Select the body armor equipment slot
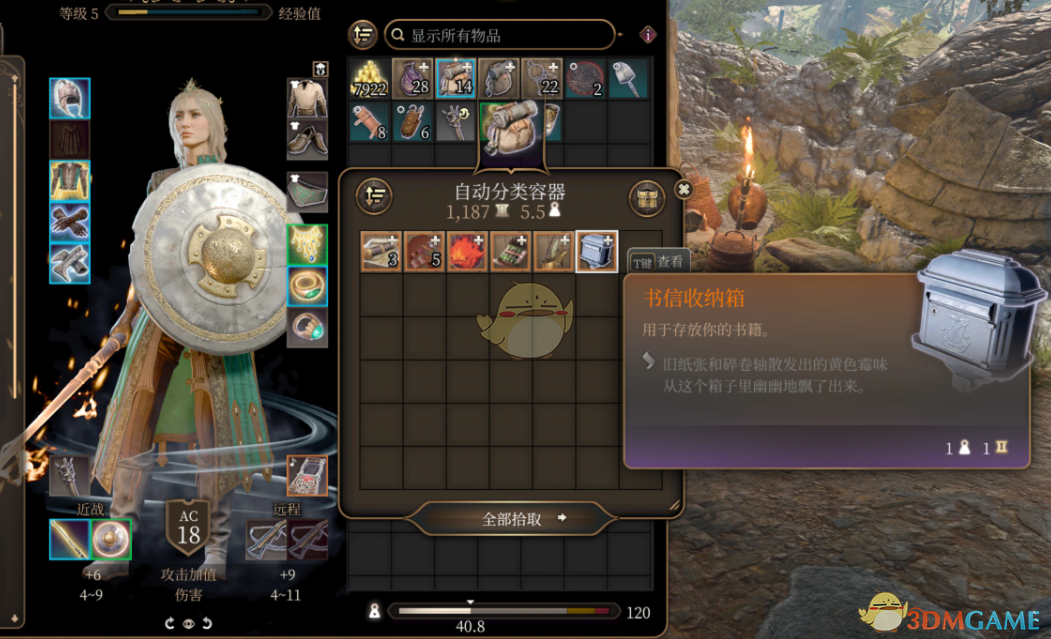Screen dimensions: 1051x639 pos(70,181)
